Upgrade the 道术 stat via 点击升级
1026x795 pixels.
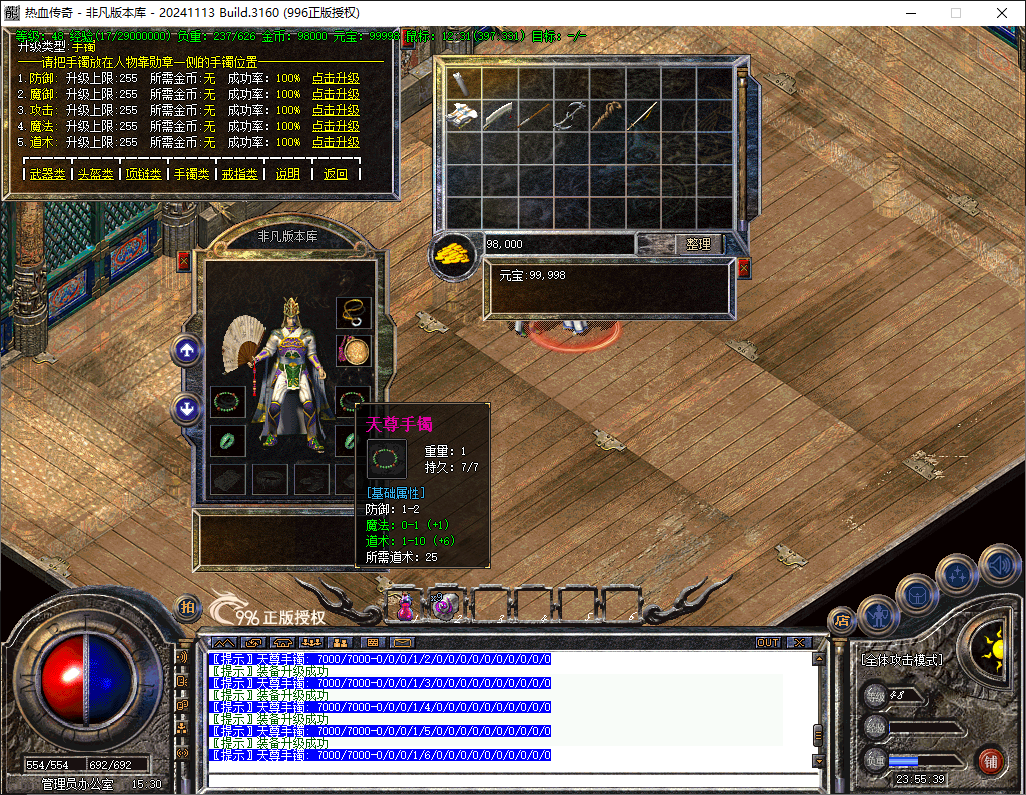tap(335, 143)
